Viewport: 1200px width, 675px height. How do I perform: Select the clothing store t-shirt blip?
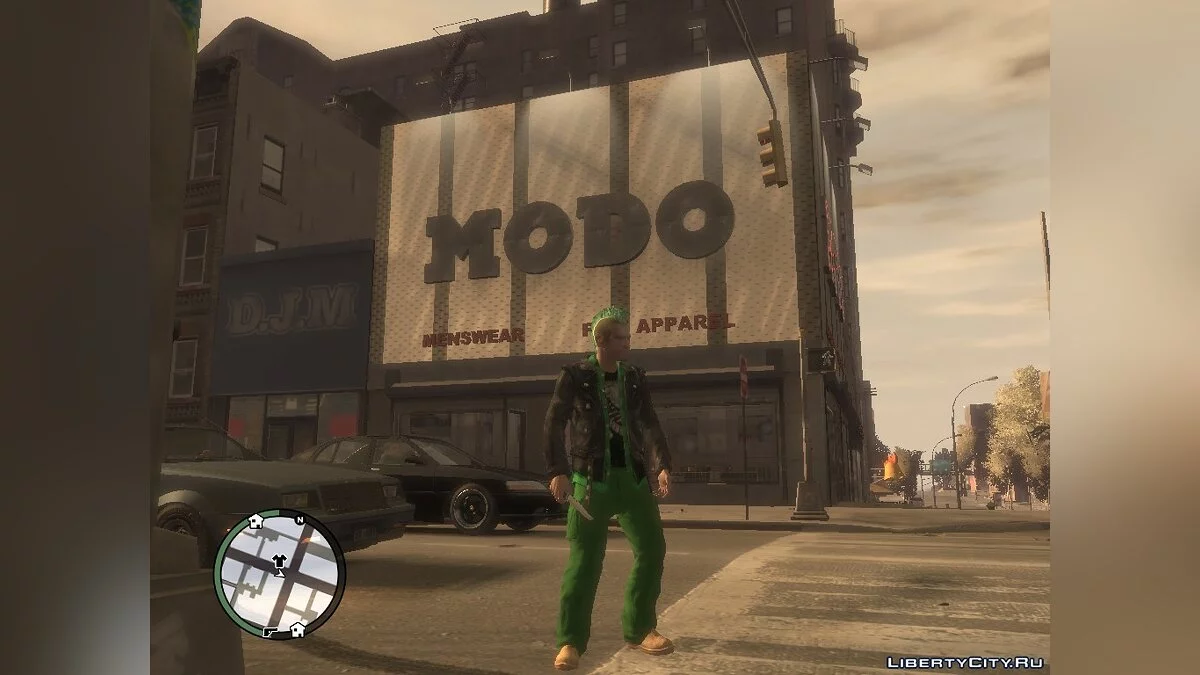[278, 561]
